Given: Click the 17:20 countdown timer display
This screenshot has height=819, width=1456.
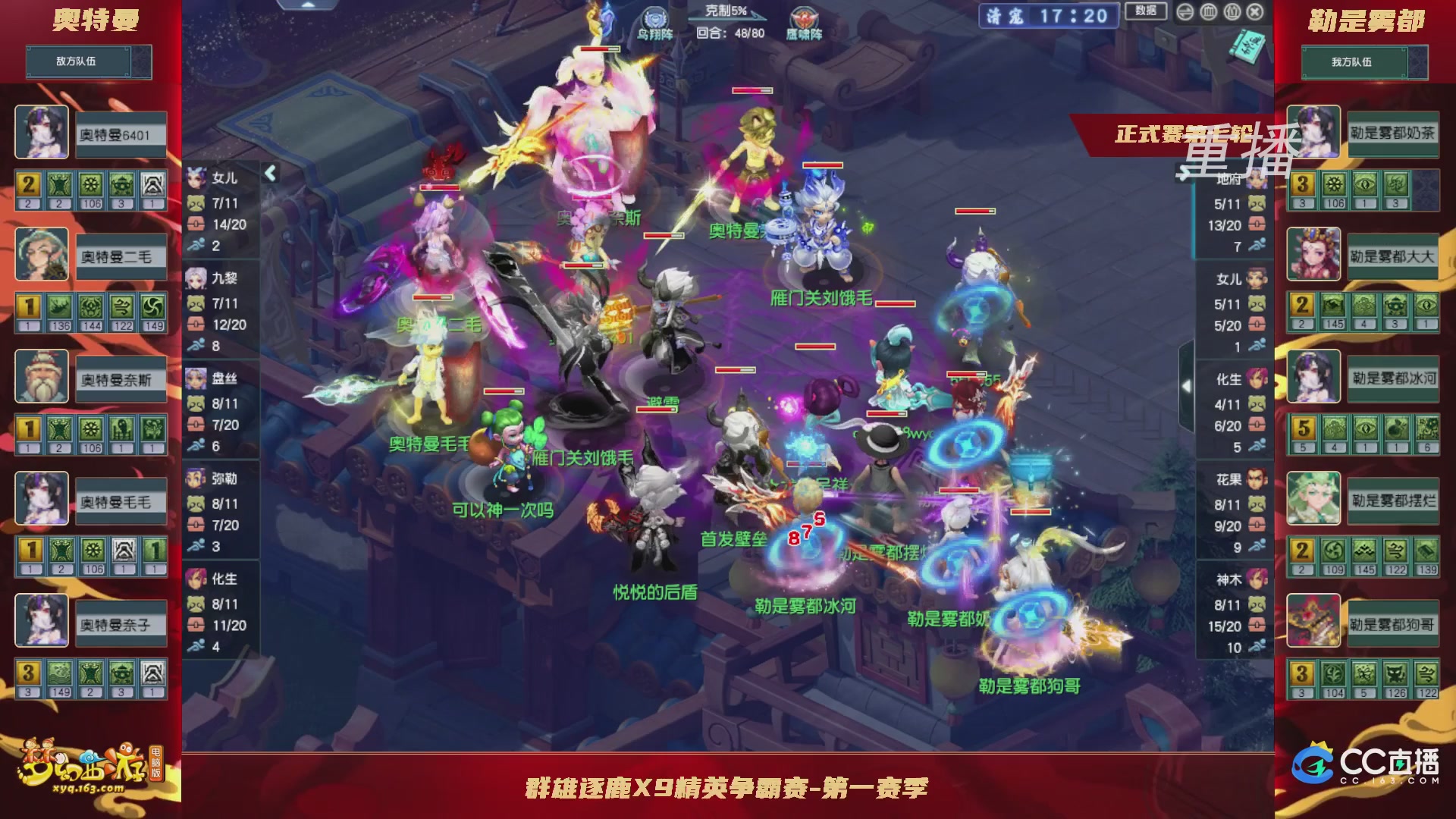Looking at the screenshot, I should [x=1077, y=15].
